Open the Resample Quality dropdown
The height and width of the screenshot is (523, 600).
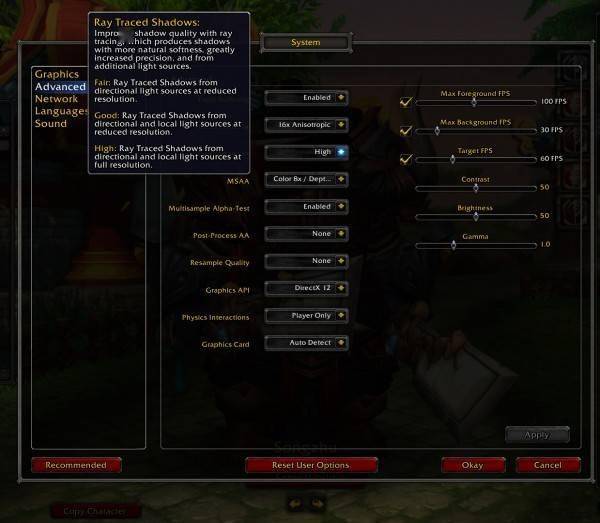[306, 261]
